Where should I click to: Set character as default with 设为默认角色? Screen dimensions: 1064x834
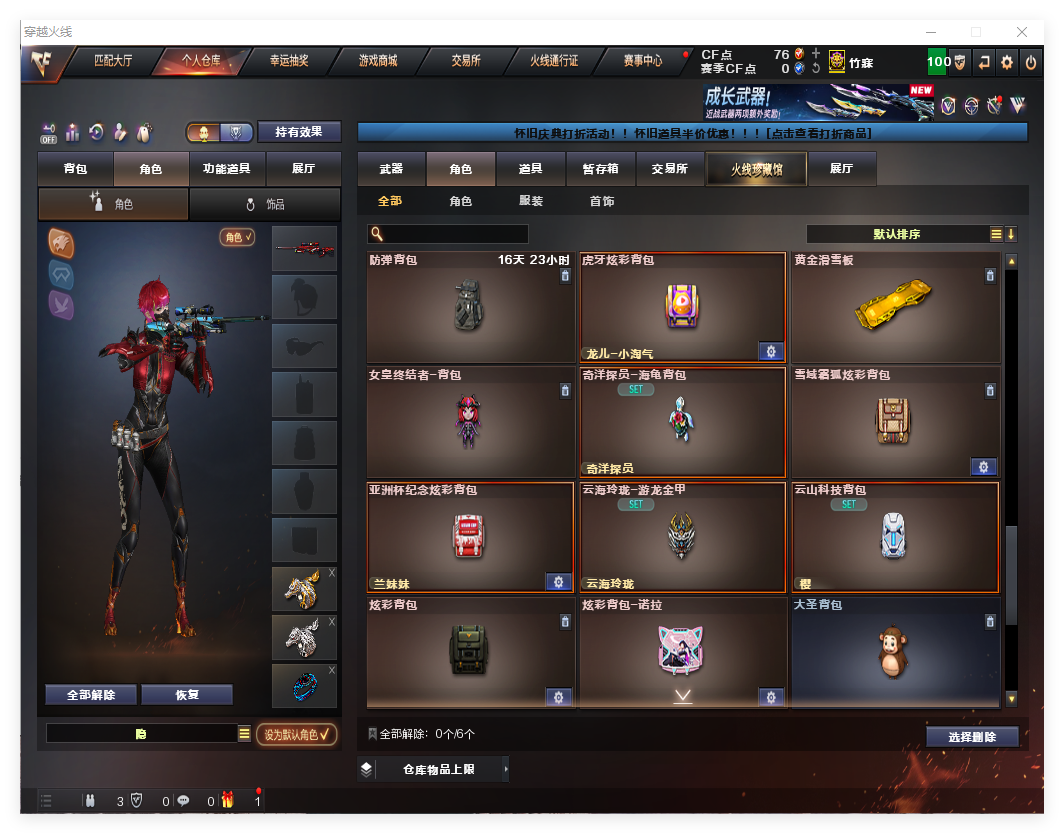296,735
